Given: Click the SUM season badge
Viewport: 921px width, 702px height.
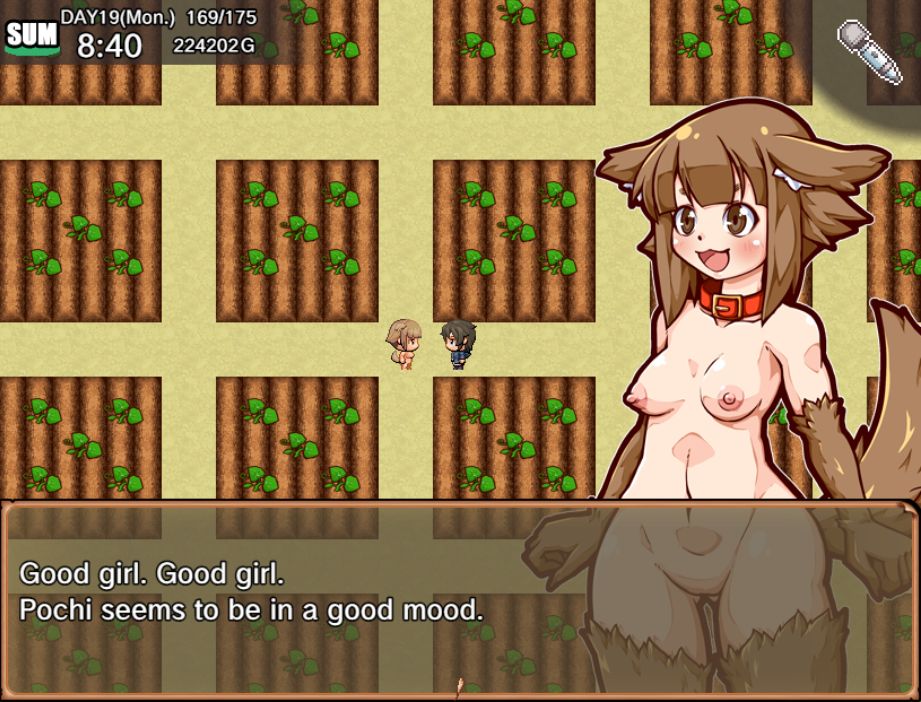Looking at the screenshot, I should pyautogui.click(x=31, y=37).
